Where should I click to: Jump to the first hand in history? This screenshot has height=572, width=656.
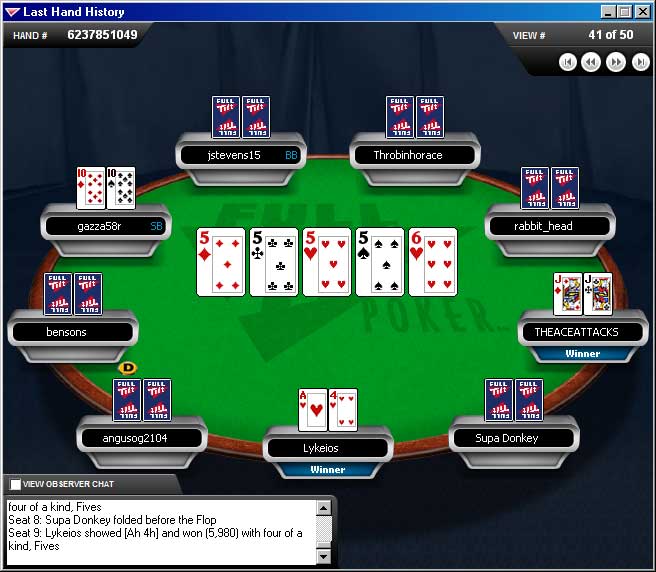(x=567, y=62)
